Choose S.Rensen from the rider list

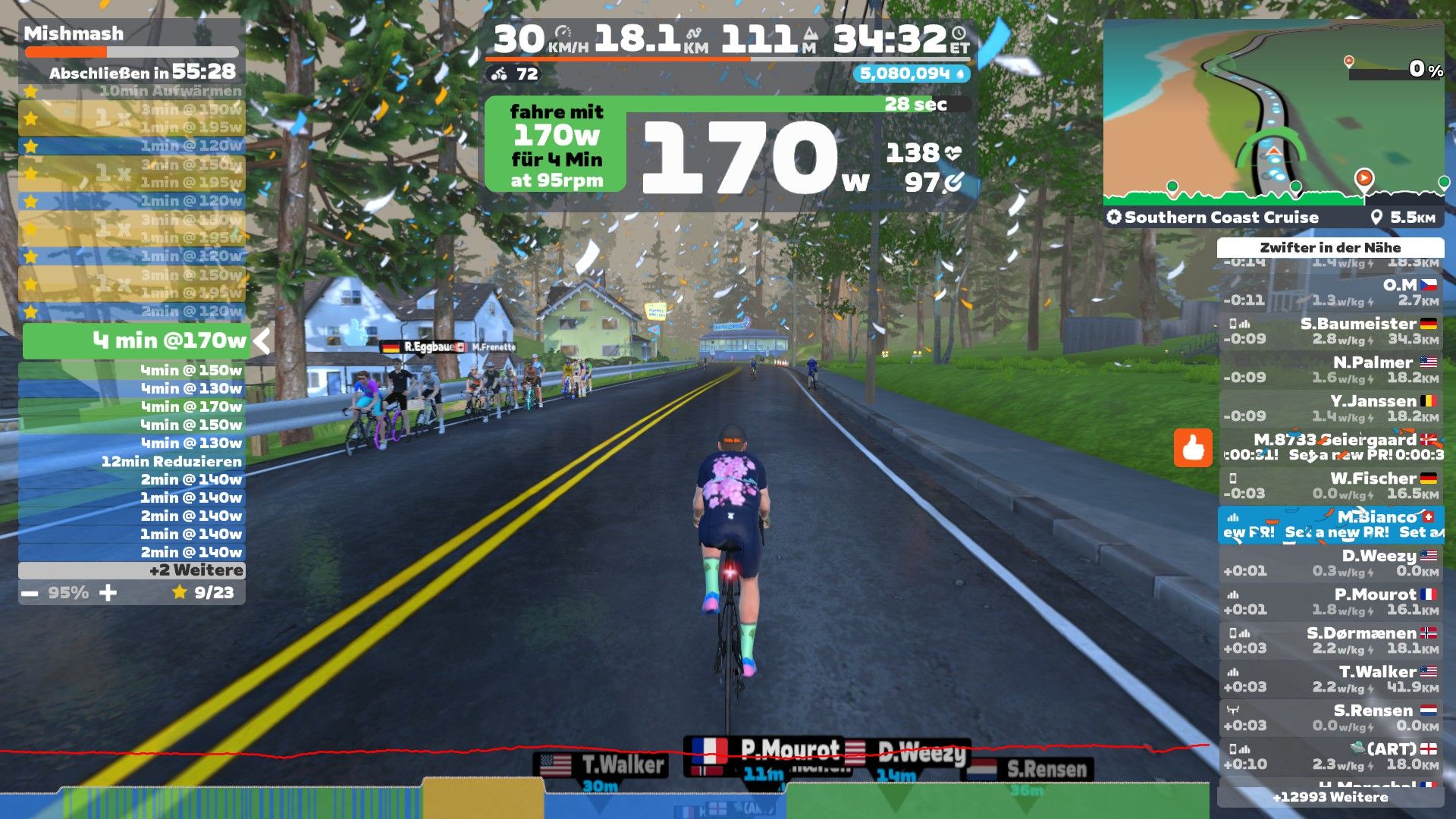[1332, 718]
